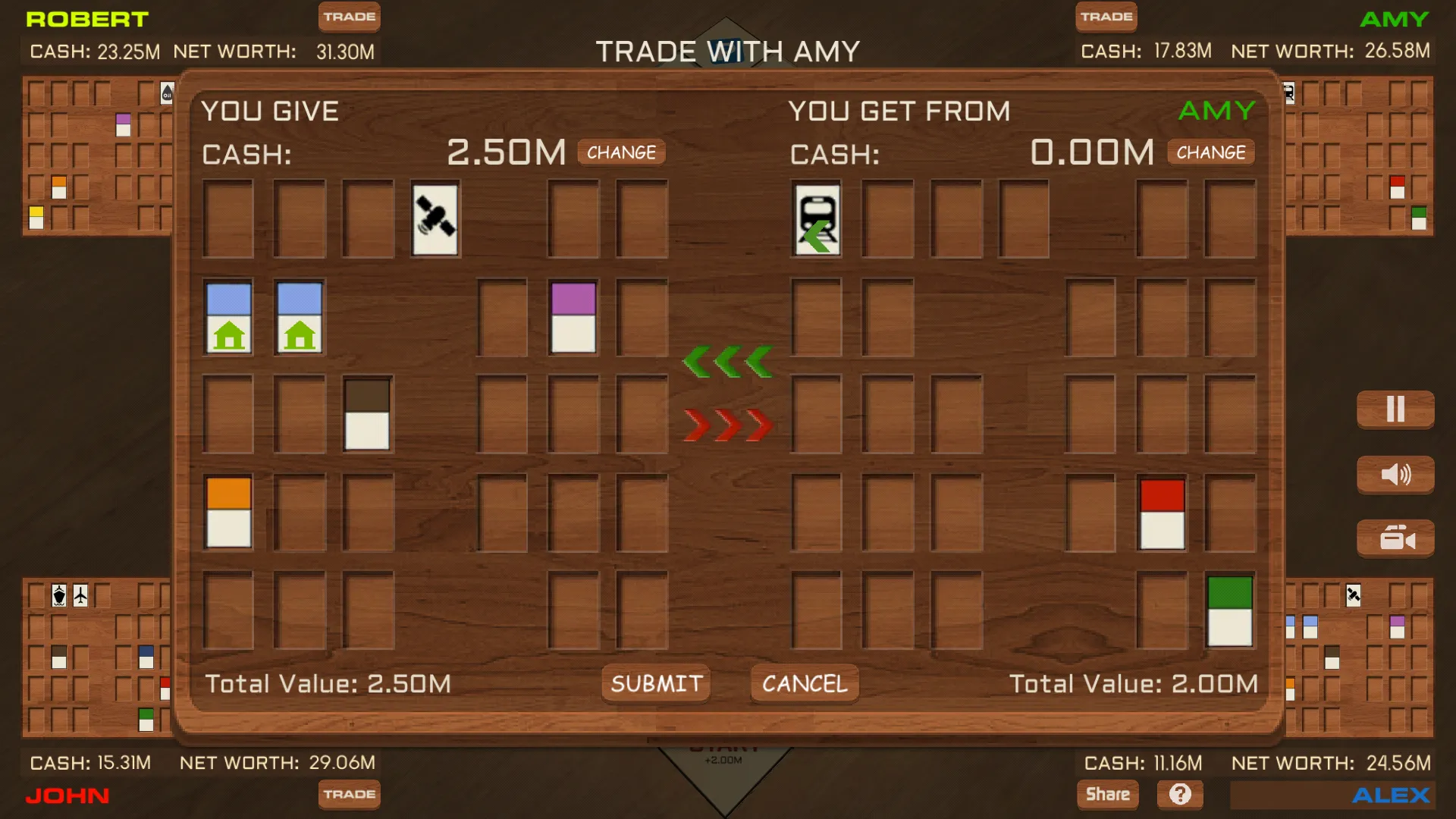Mute the game audio

pyautogui.click(x=1395, y=474)
